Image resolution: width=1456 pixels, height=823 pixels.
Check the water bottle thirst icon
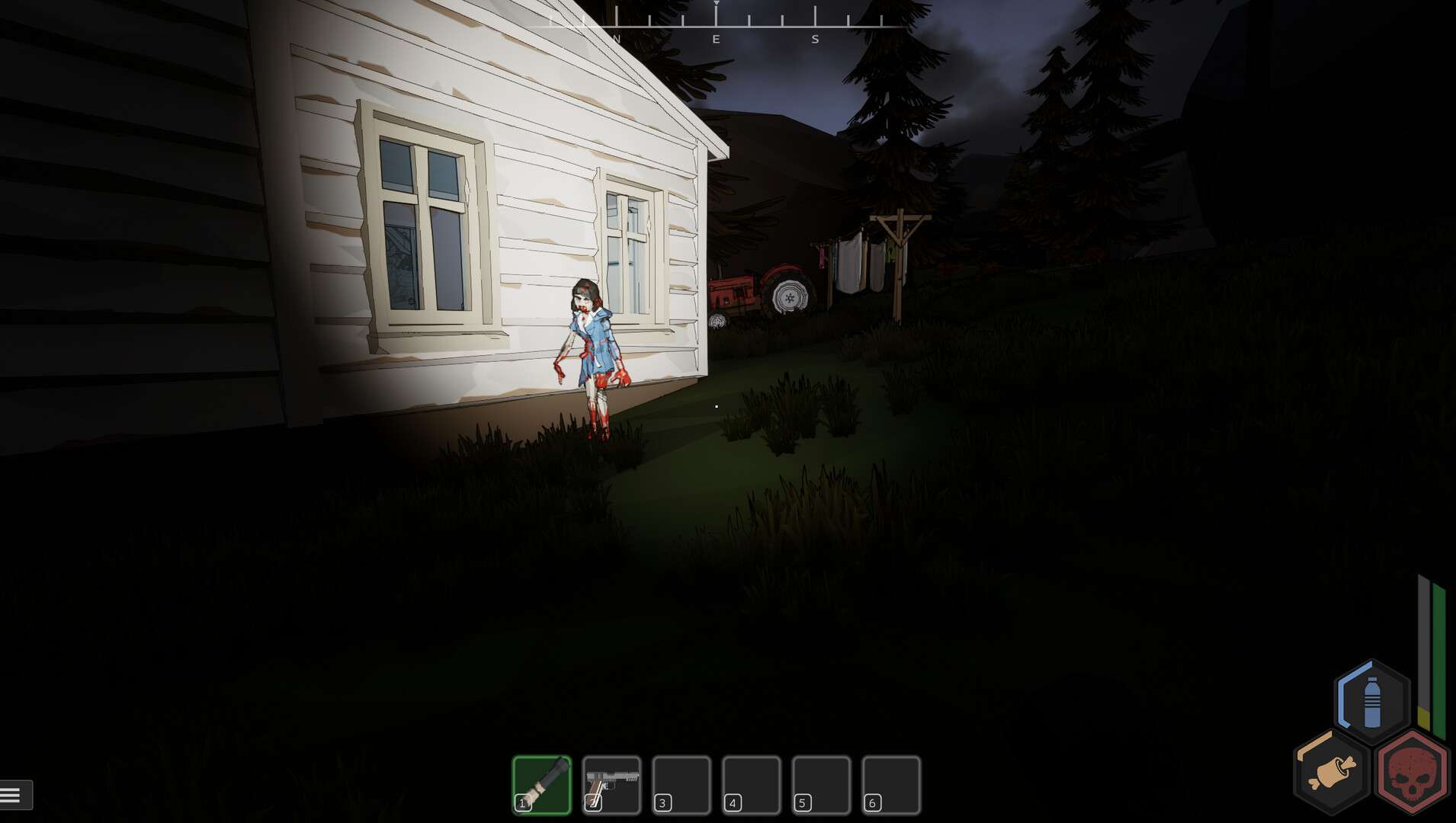pos(1371,702)
